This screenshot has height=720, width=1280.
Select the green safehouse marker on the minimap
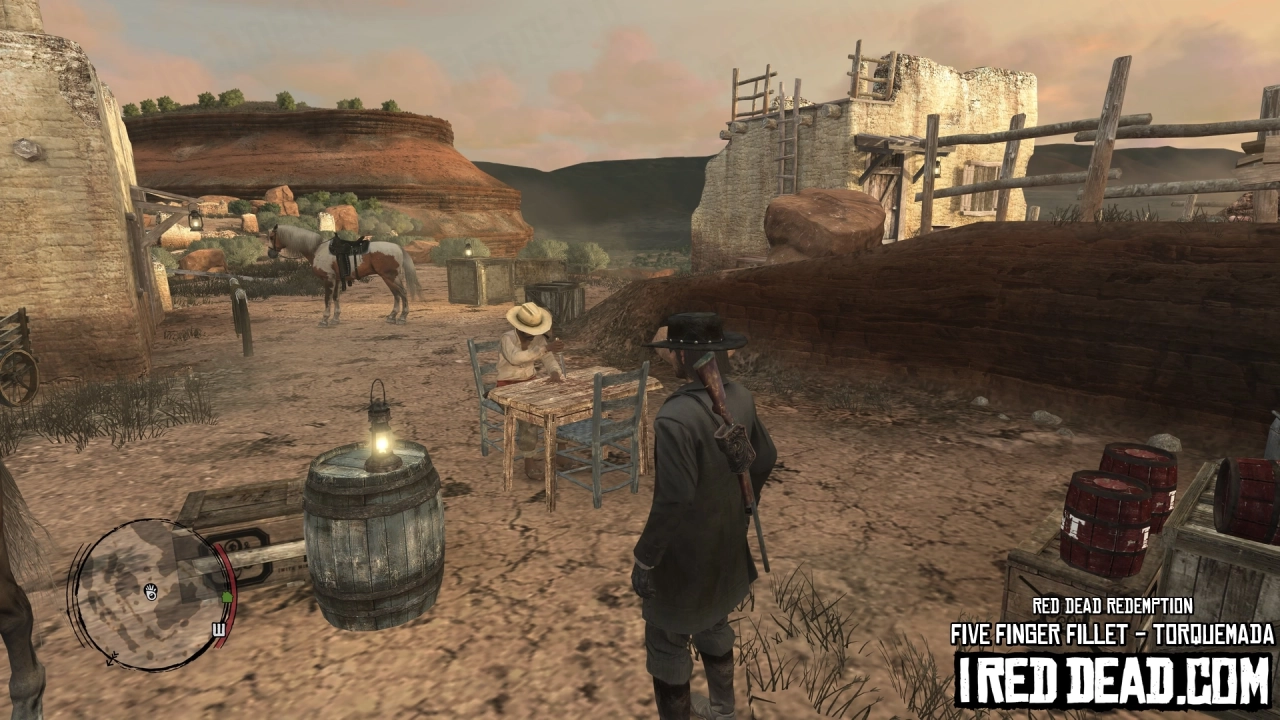pos(228,596)
